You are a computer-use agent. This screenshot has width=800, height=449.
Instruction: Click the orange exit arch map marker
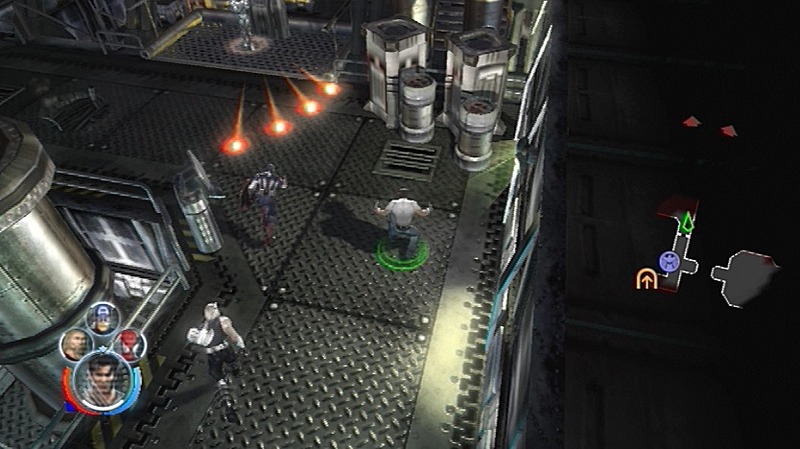[646, 279]
